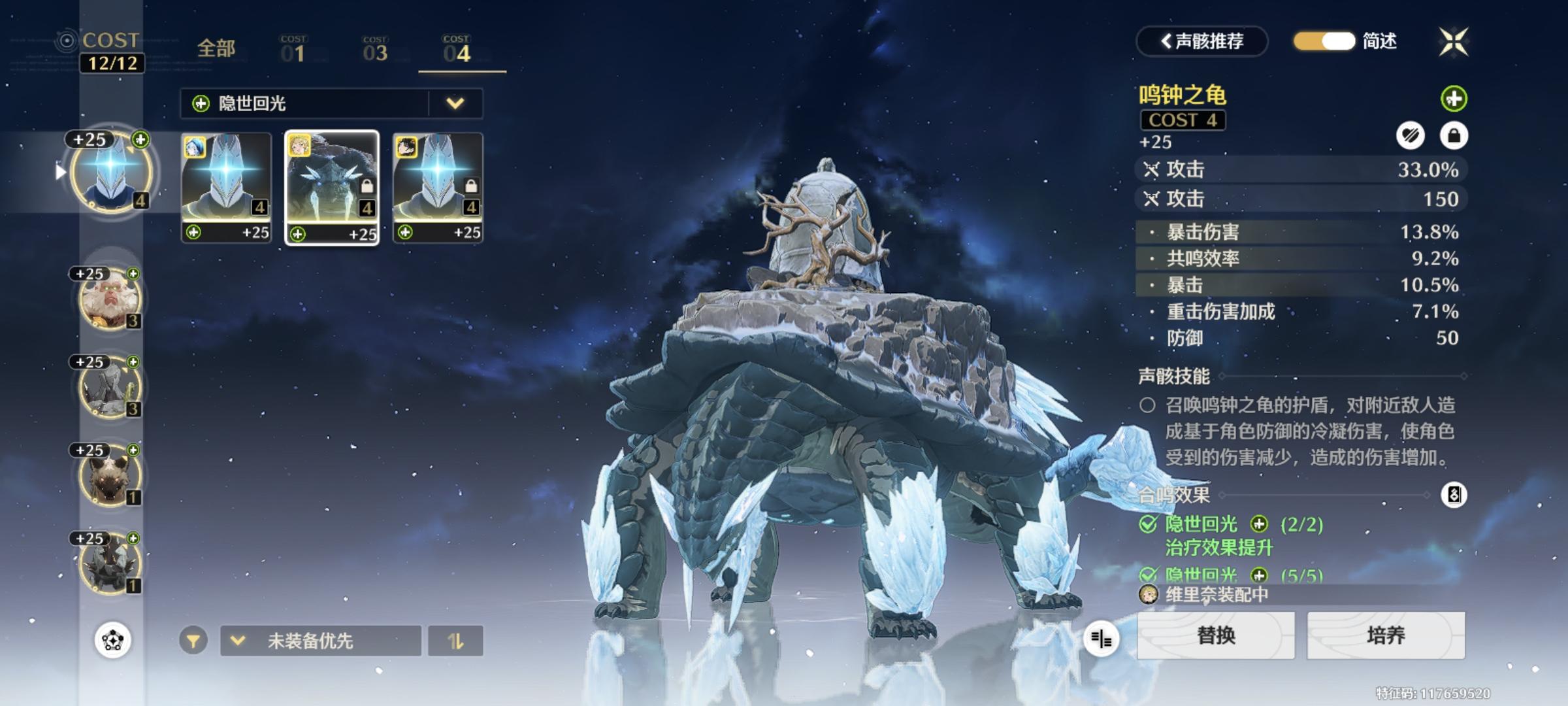Open the filter funnel button
The image size is (1568, 706).
click(x=193, y=641)
